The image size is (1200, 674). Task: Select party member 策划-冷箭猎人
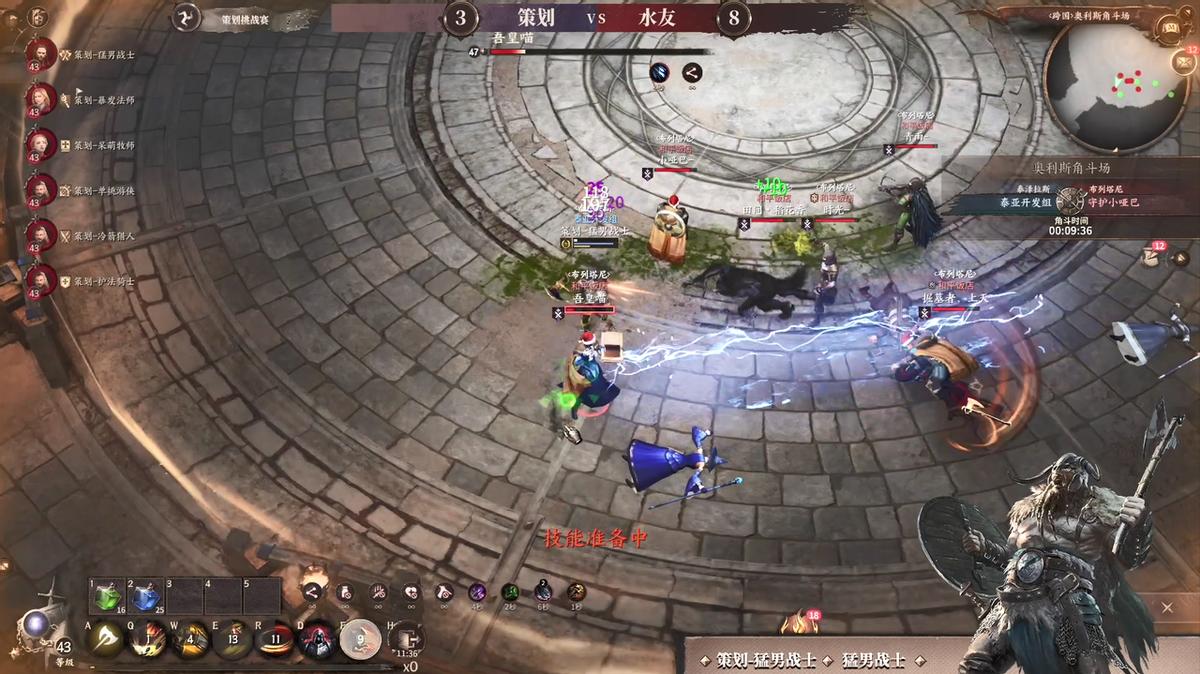(x=41, y=235)
